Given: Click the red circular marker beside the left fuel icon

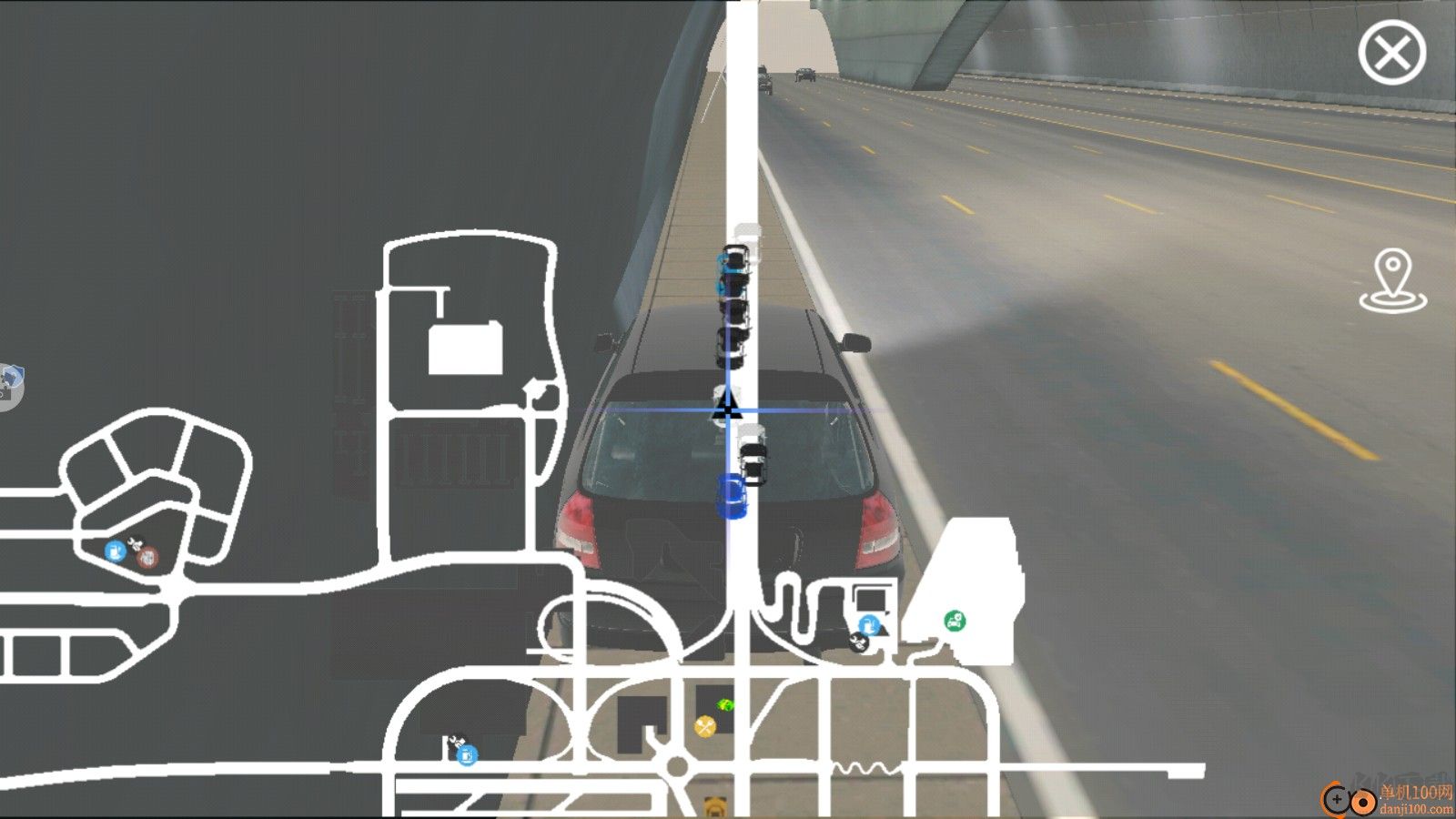Looking at the screenshot, I should 147,559.
